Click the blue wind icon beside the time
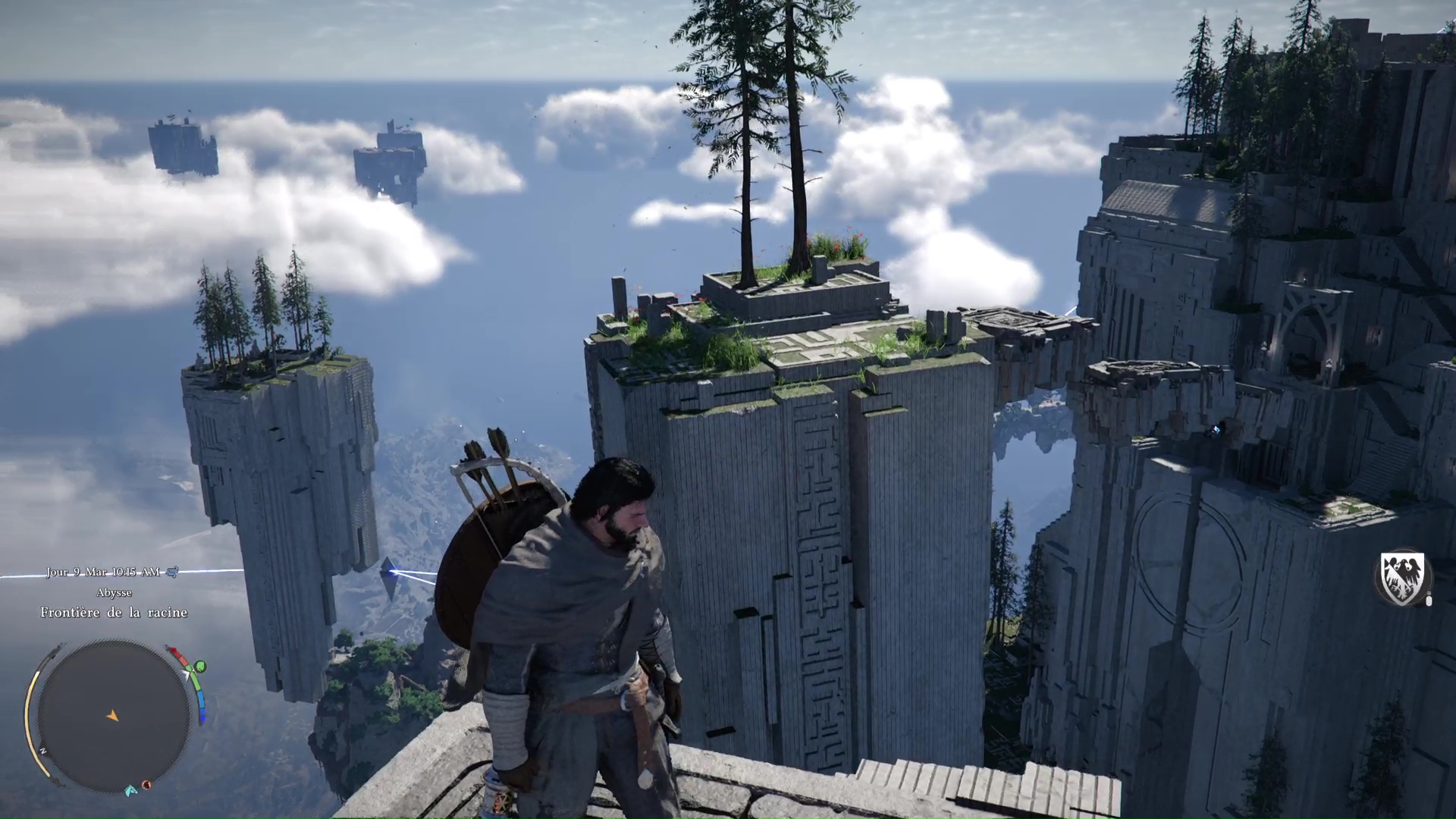Viewport: 1456px width, 819px height. 172,572
